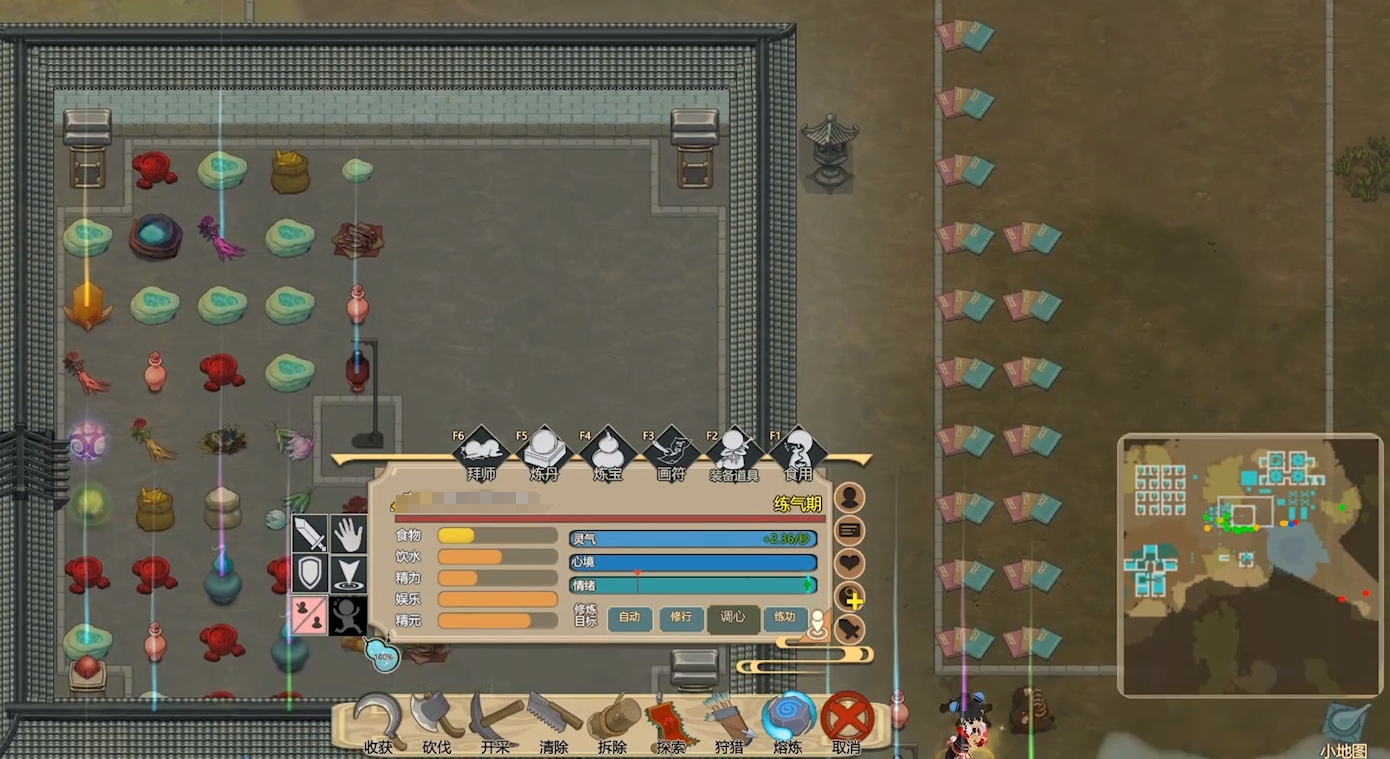This screenshot has height=759, width=1390.
Task: Open the 拜师 apprenticeship action
Action: tap(481, 455)
